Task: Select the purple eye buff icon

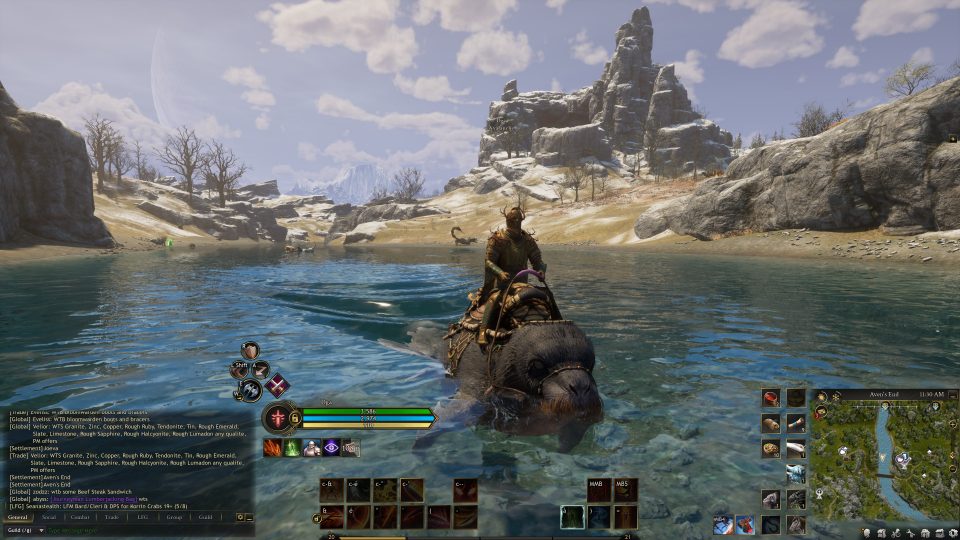Action: [x=331, y=448]
